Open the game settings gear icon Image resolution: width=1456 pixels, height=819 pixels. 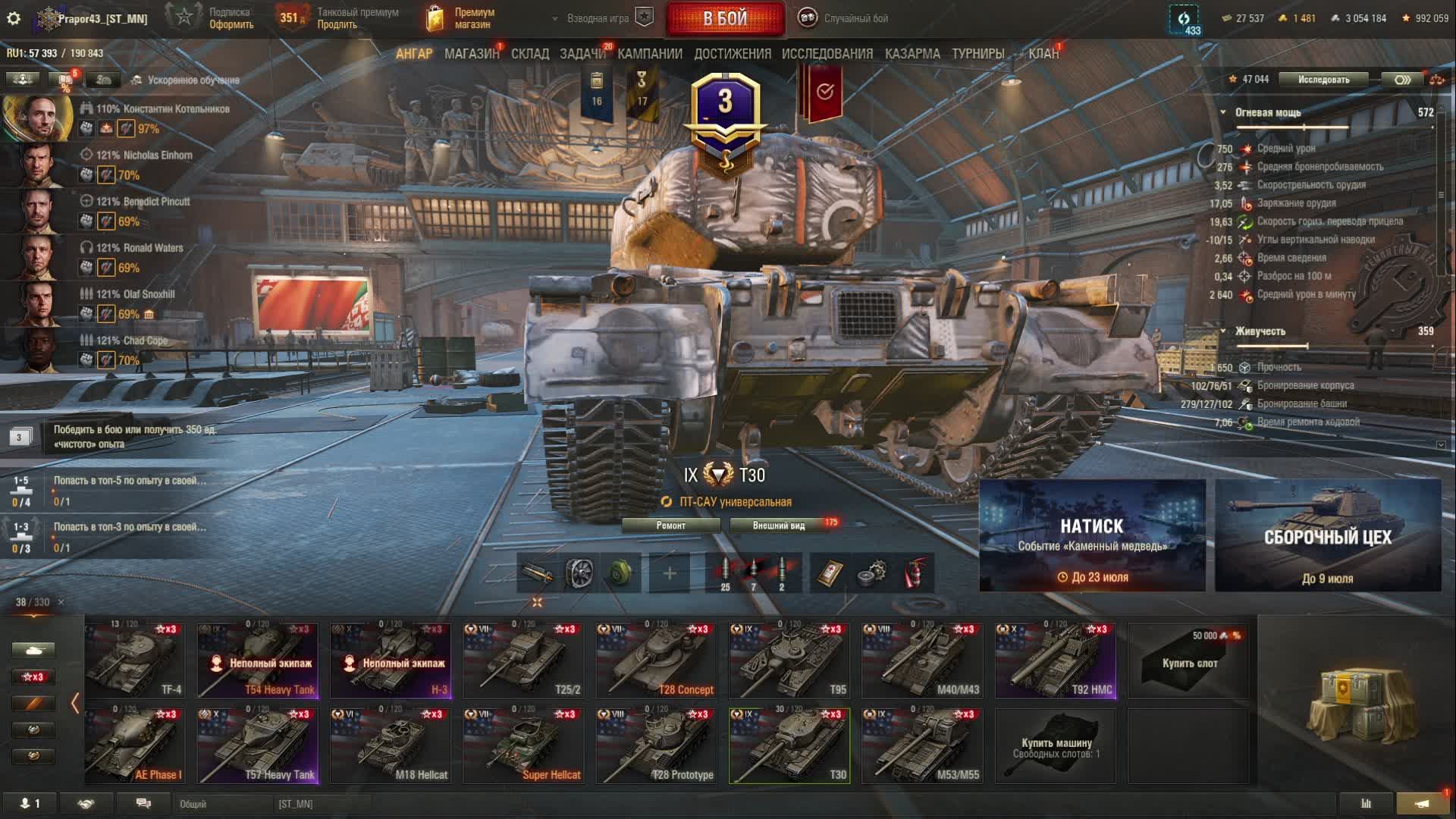click(x=14, y=18)
